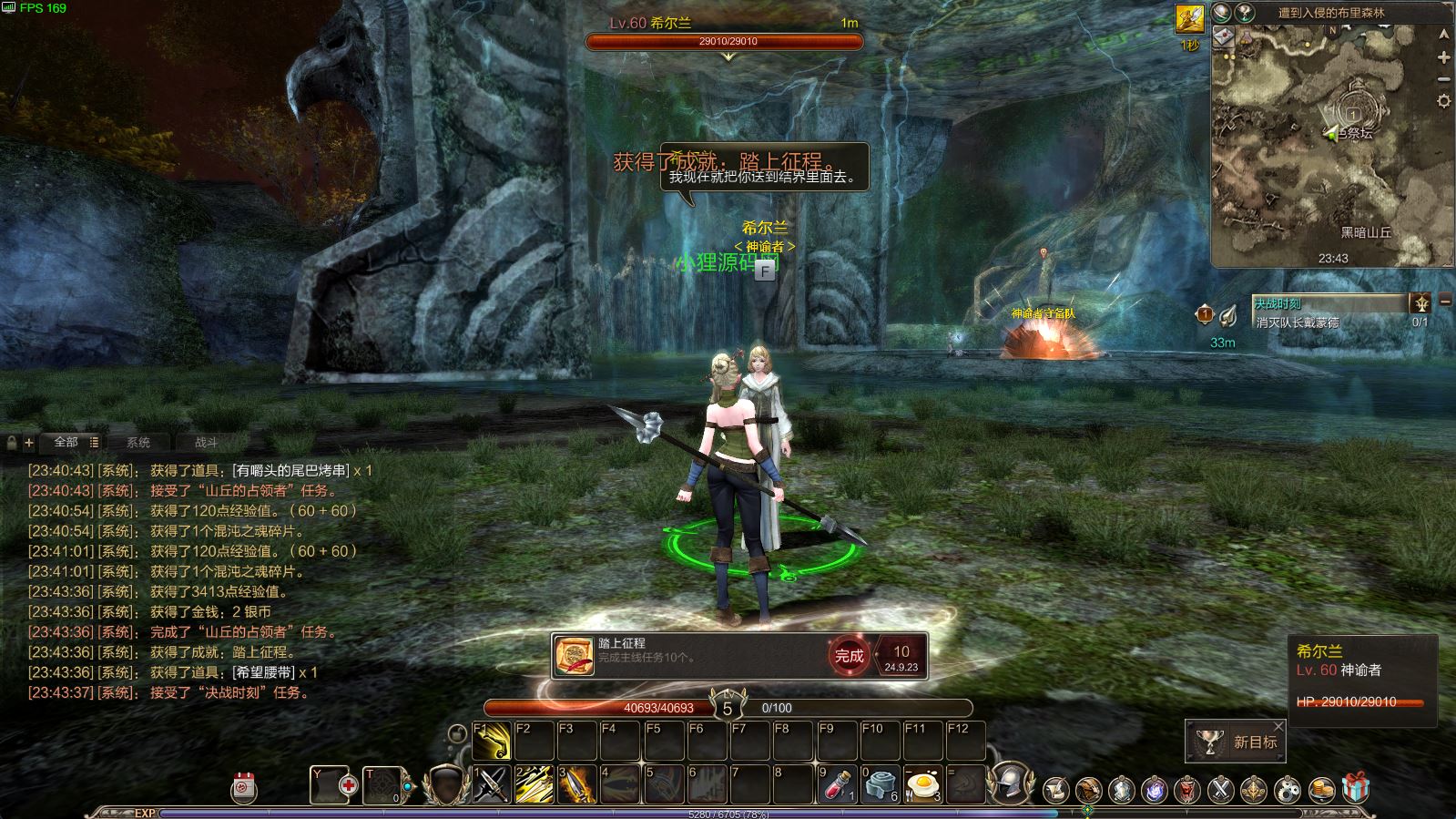Activate the flaming spear skill in slot 3
This screenshot has width=1456, height=819.
point(577,785)
